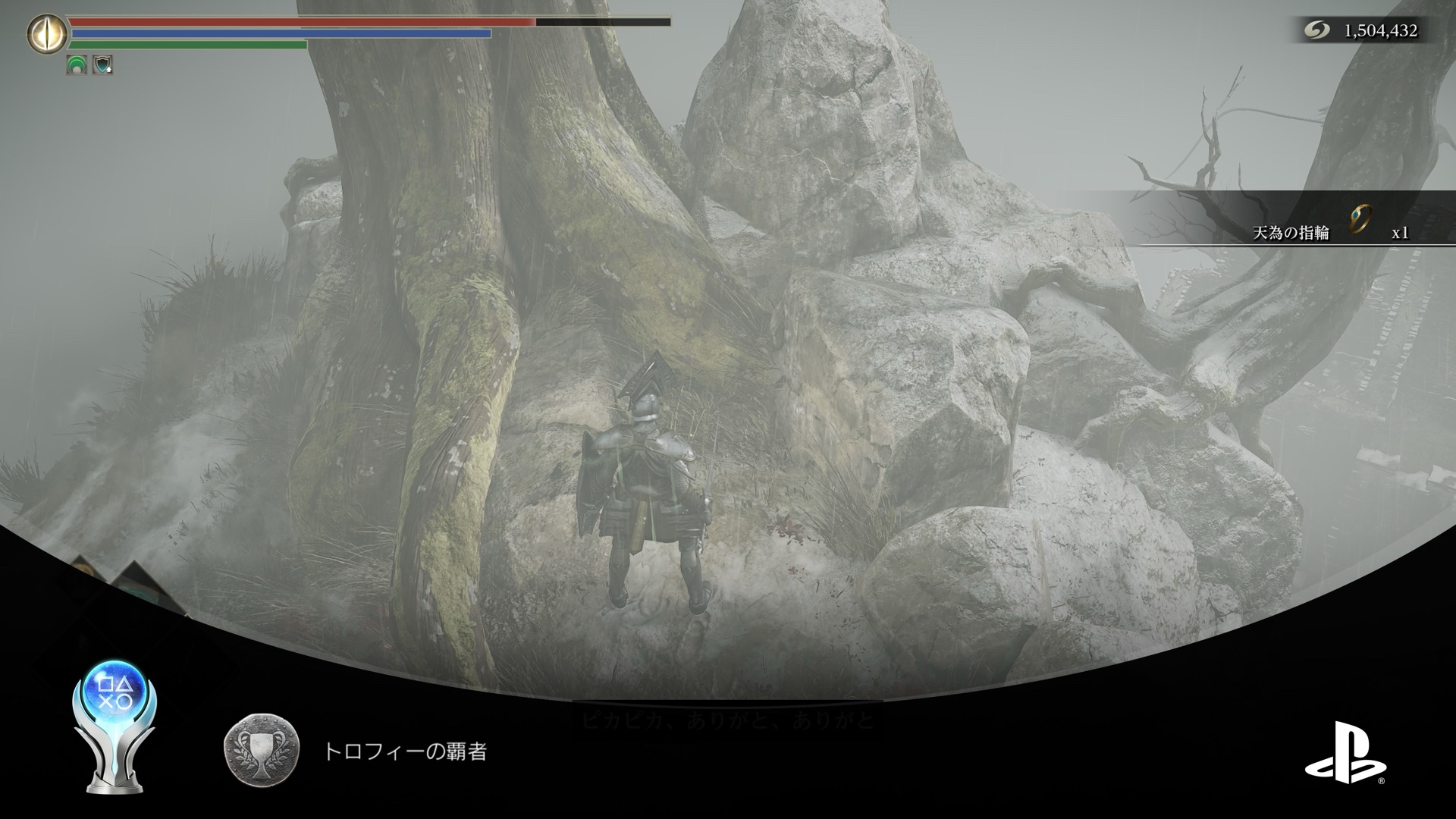Open the platinum trophy icon
The image size is (1456, 819).
[x=114, y=726]
